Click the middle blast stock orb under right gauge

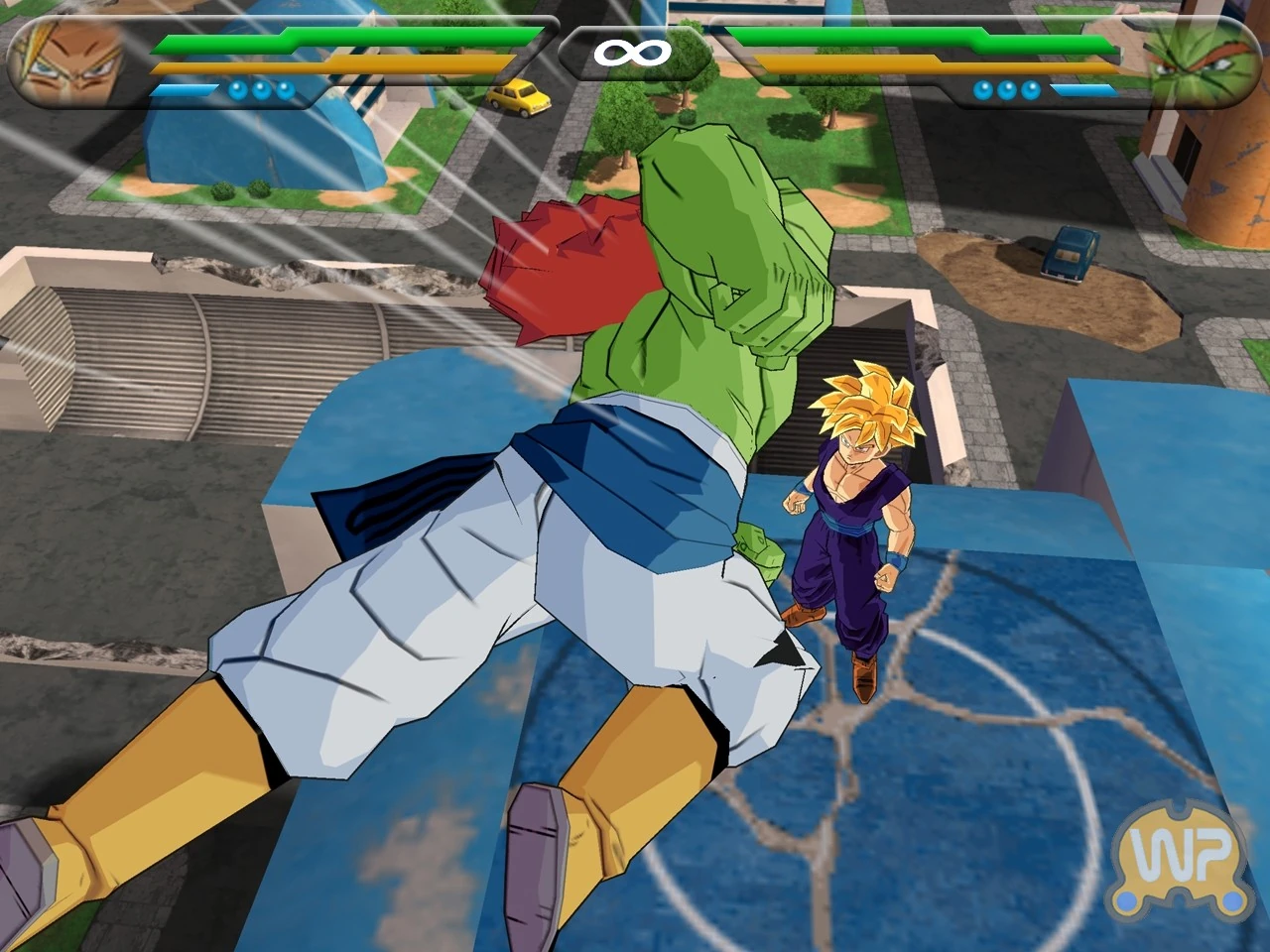coord(1008,87)
